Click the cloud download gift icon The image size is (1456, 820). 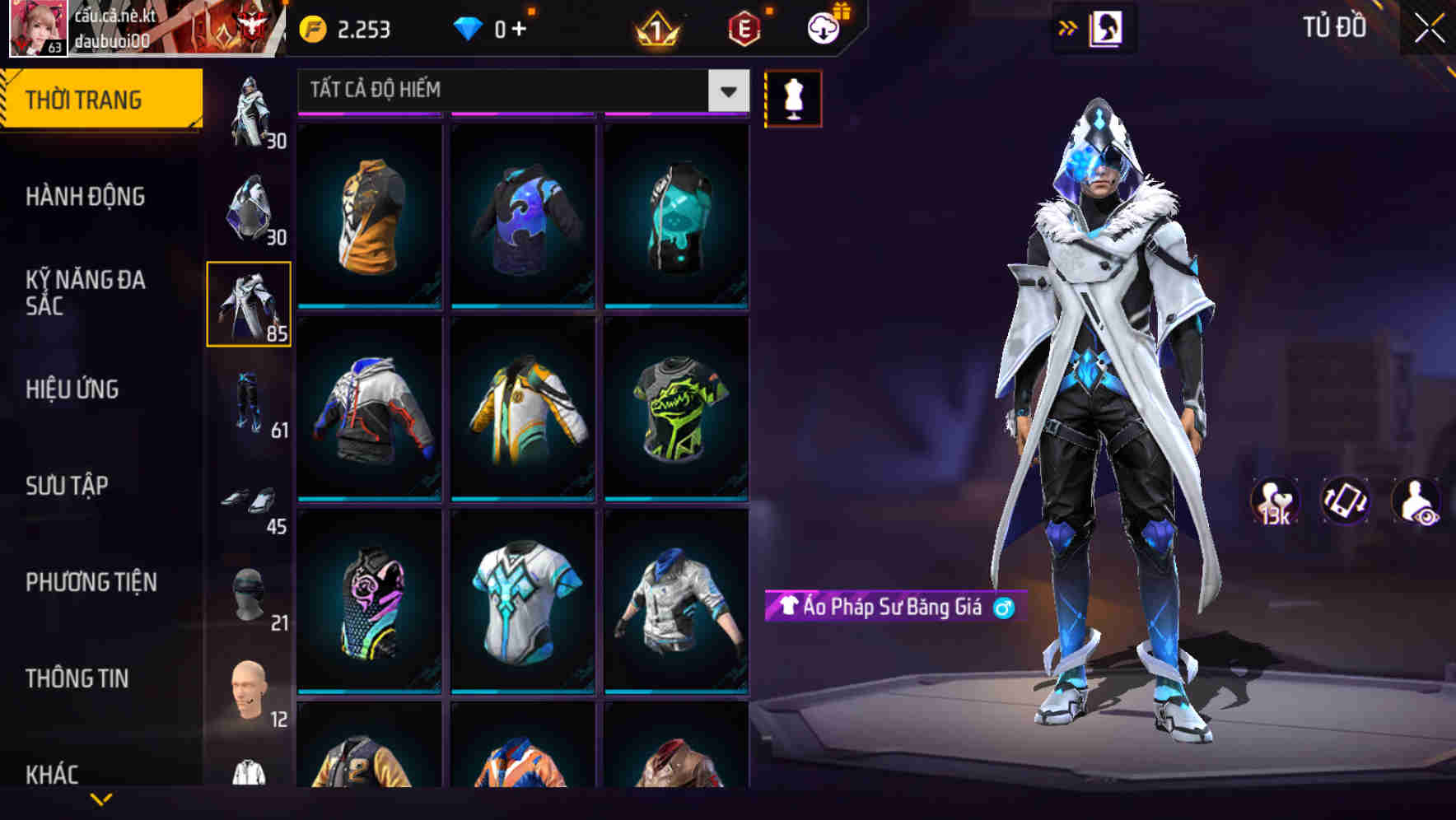point(823,27)
